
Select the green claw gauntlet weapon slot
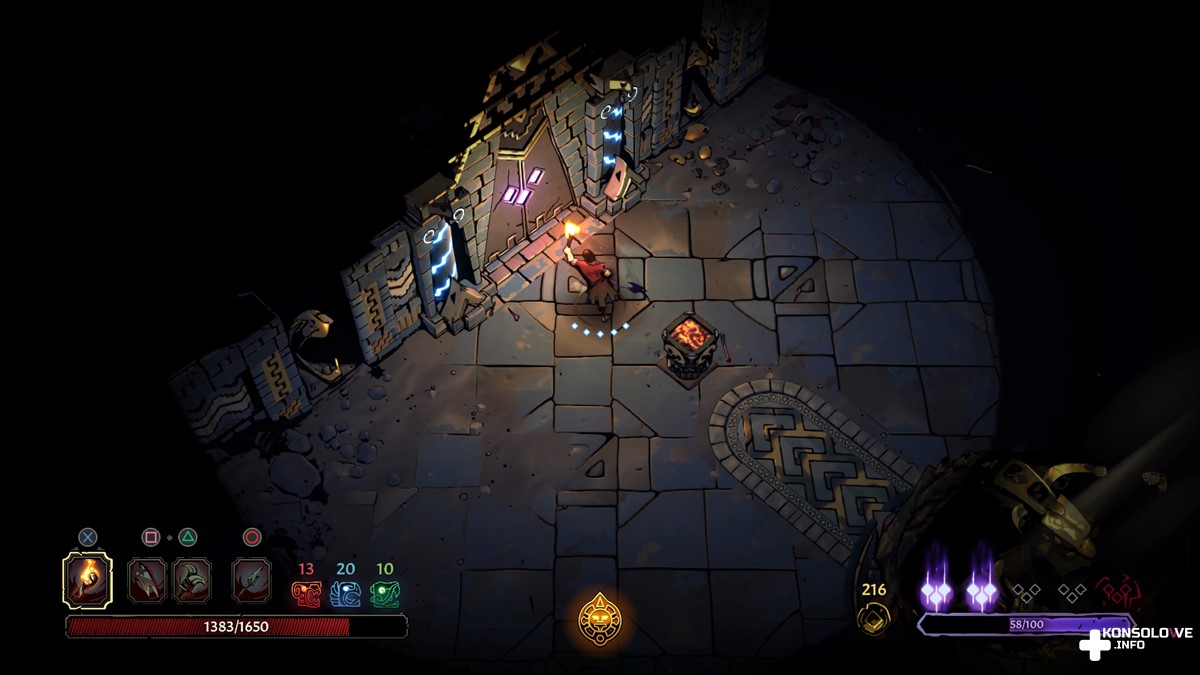coord(191,580)
